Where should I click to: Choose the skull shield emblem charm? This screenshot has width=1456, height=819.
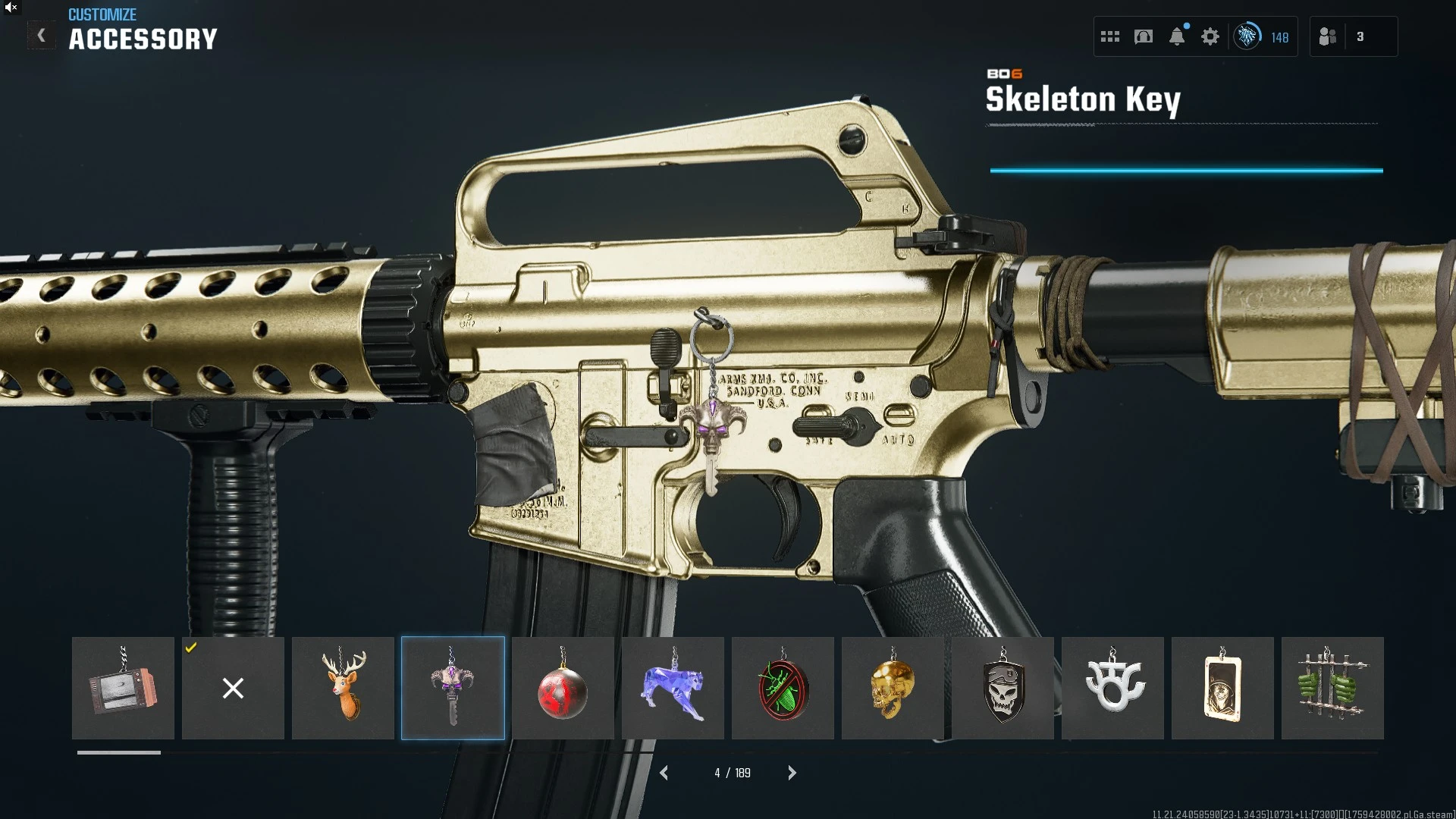1003,688
